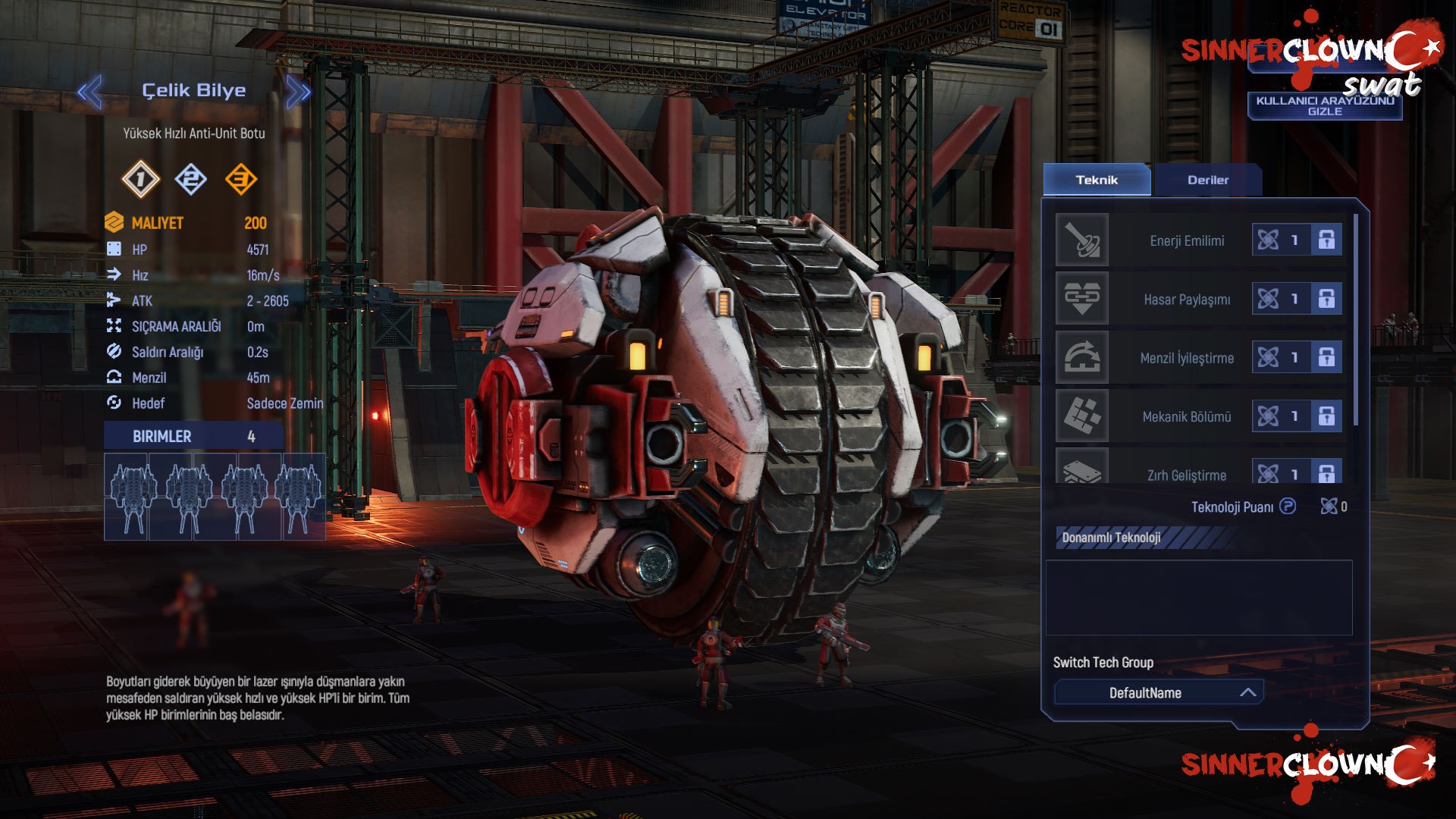Unlock the Menzil İyileştirme padlock button
Viewport: 1456px width, 819px height.
click(x=1326, y=357)
